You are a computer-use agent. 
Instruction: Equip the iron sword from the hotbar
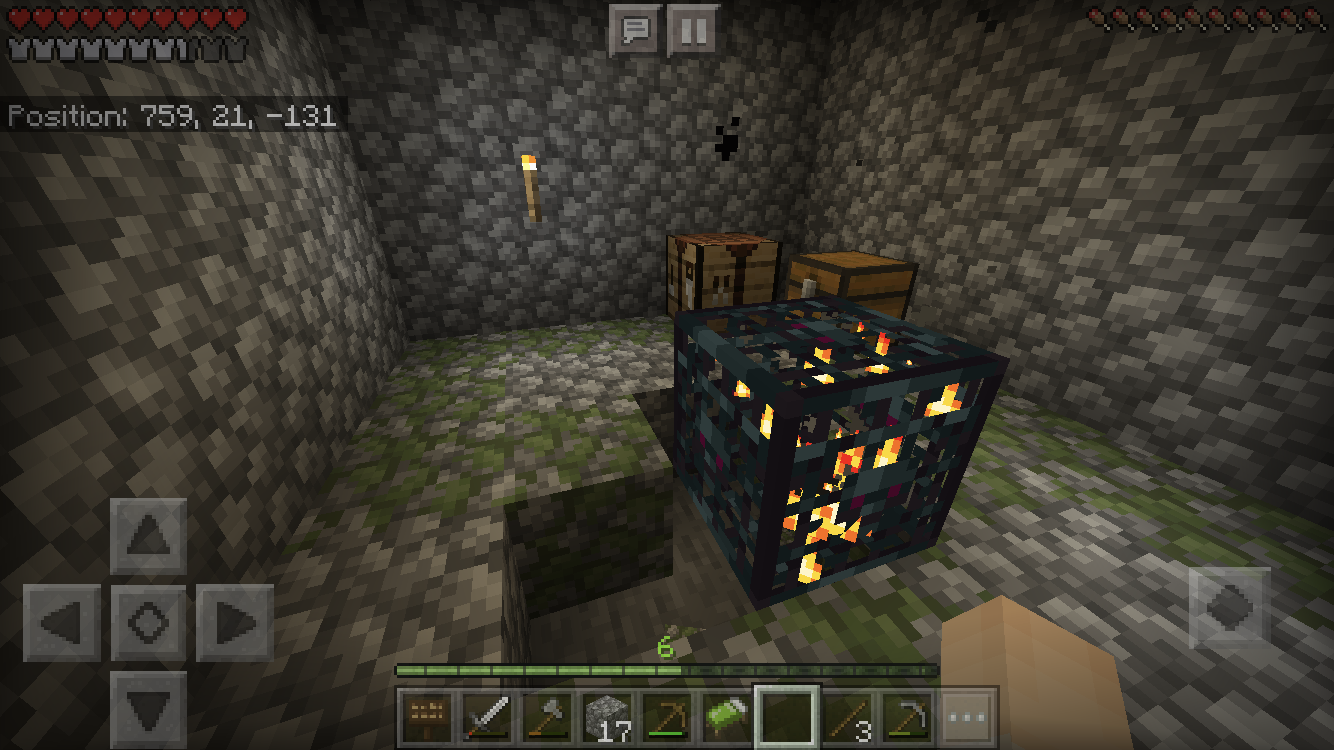488,717
